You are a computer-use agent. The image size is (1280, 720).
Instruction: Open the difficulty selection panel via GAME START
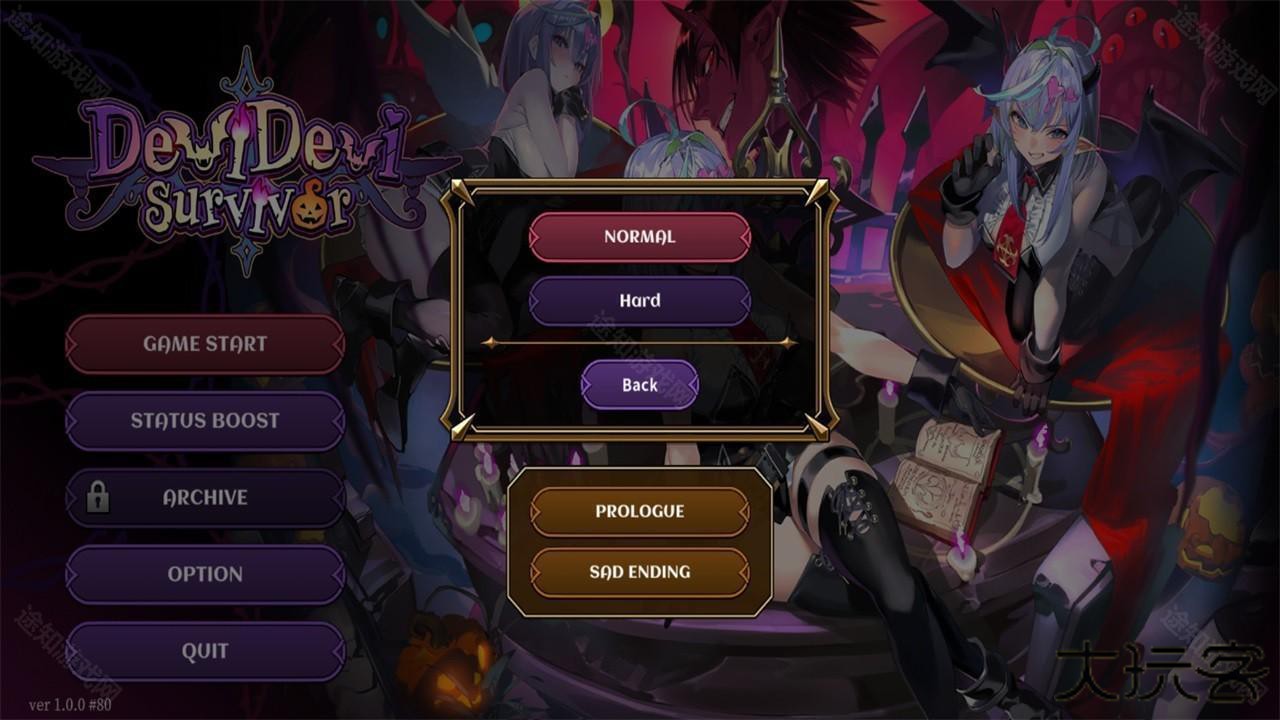[x=204, y=344]
